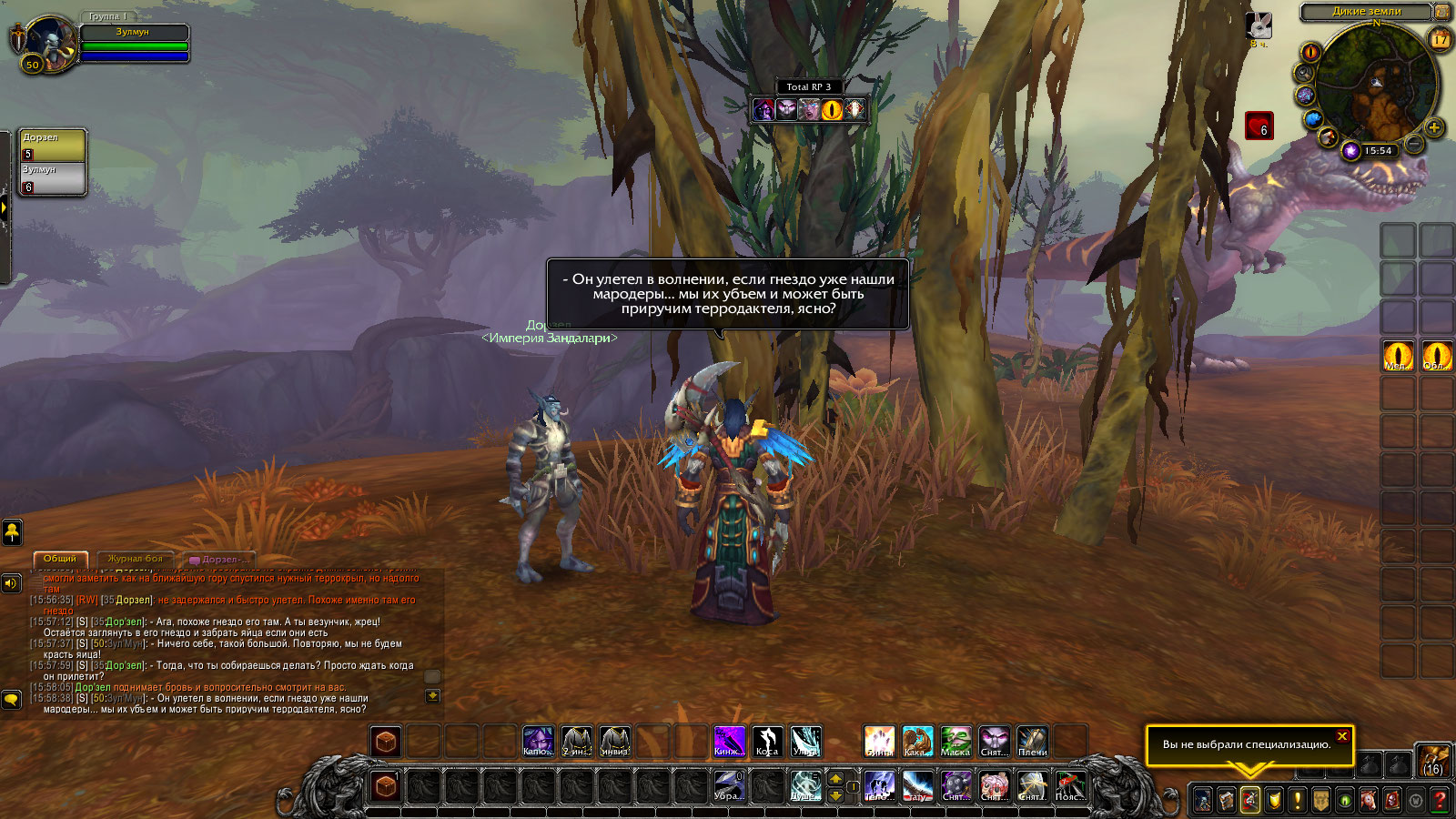This screenshot has height=819, width=1456.
Task: Use the Кинж purple dagger ability
Action: [x=728, y=741]
